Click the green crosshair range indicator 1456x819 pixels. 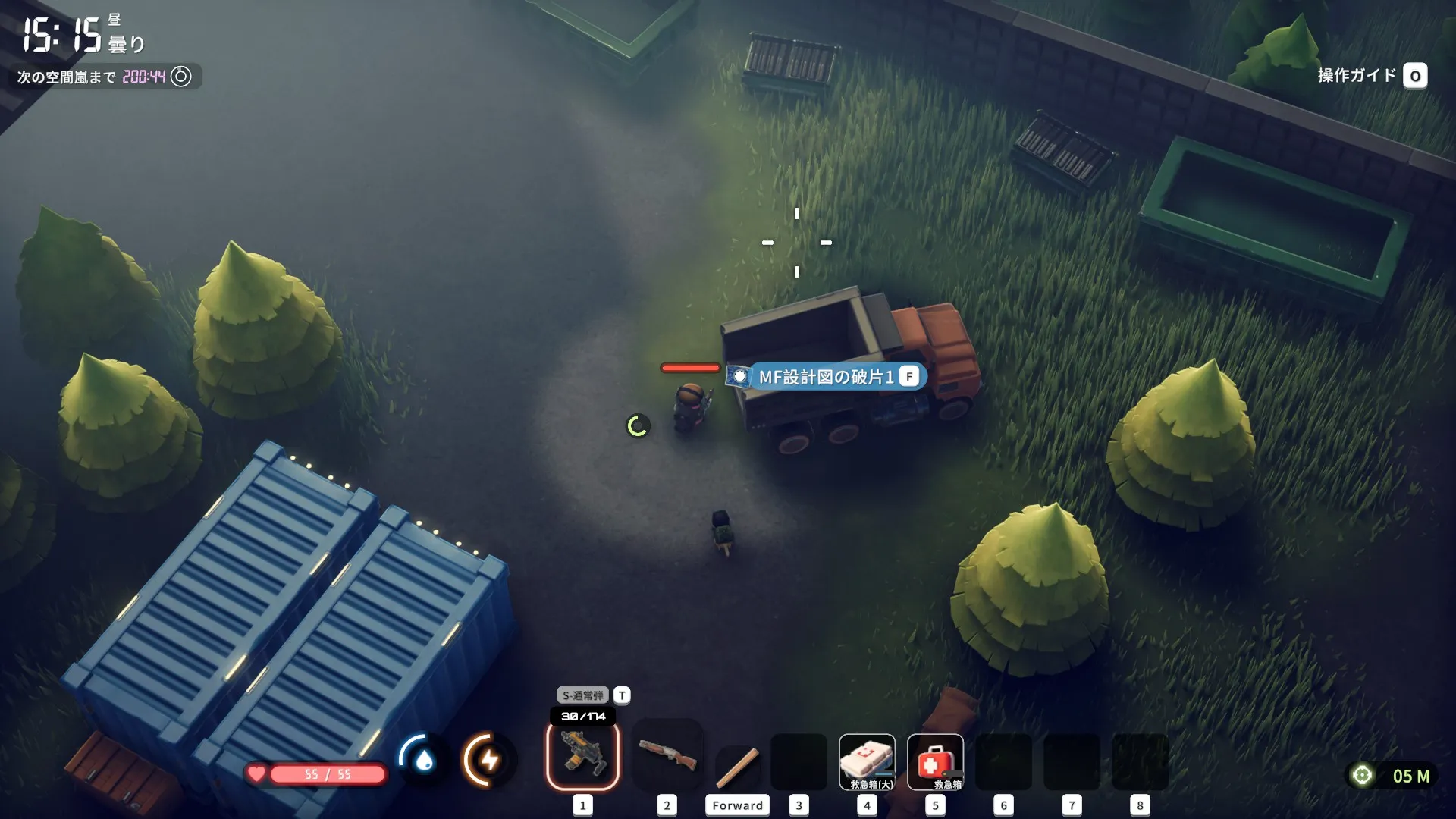point(1362,775)
